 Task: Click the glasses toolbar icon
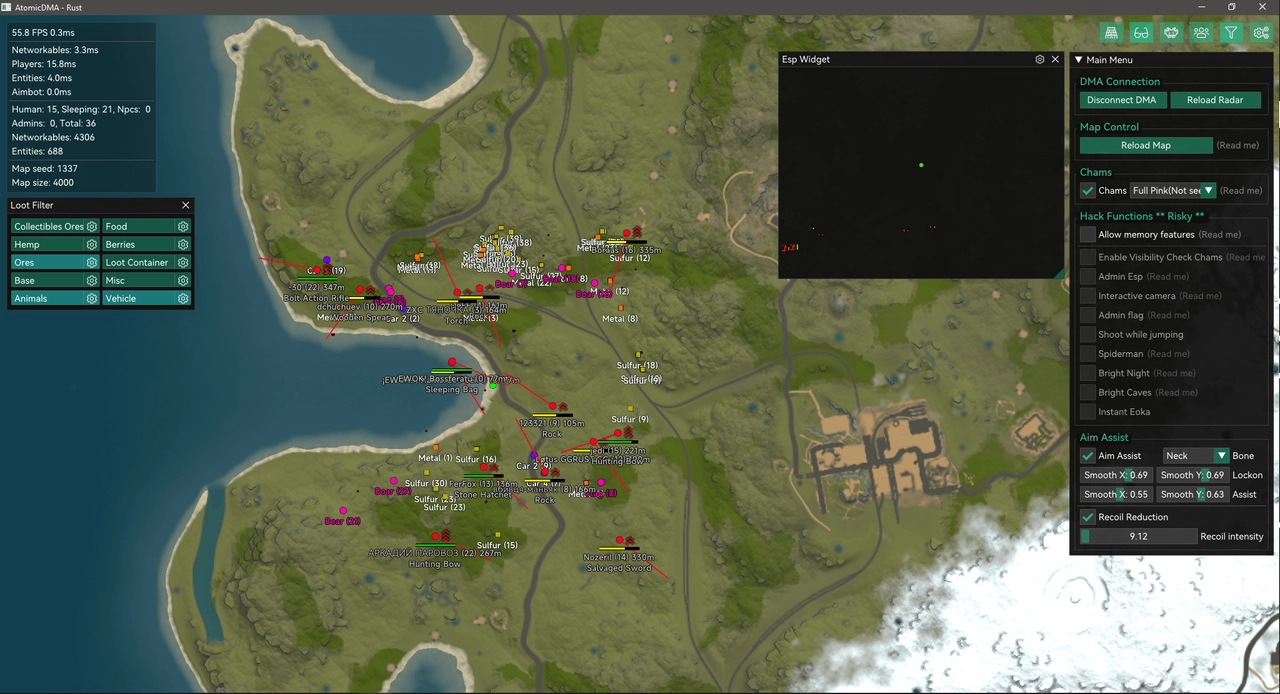(1141, 33)
